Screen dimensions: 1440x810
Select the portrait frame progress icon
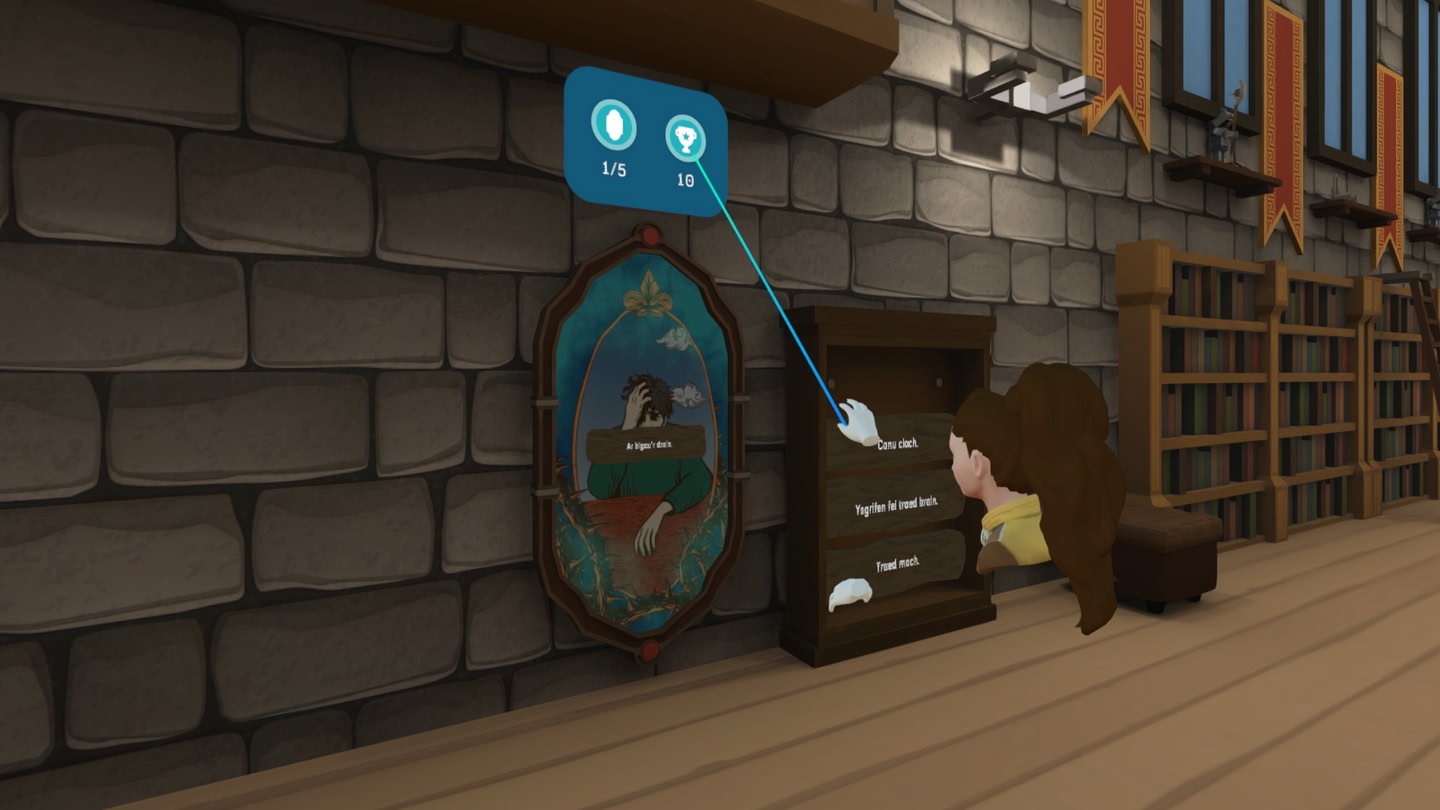[613, 126]
